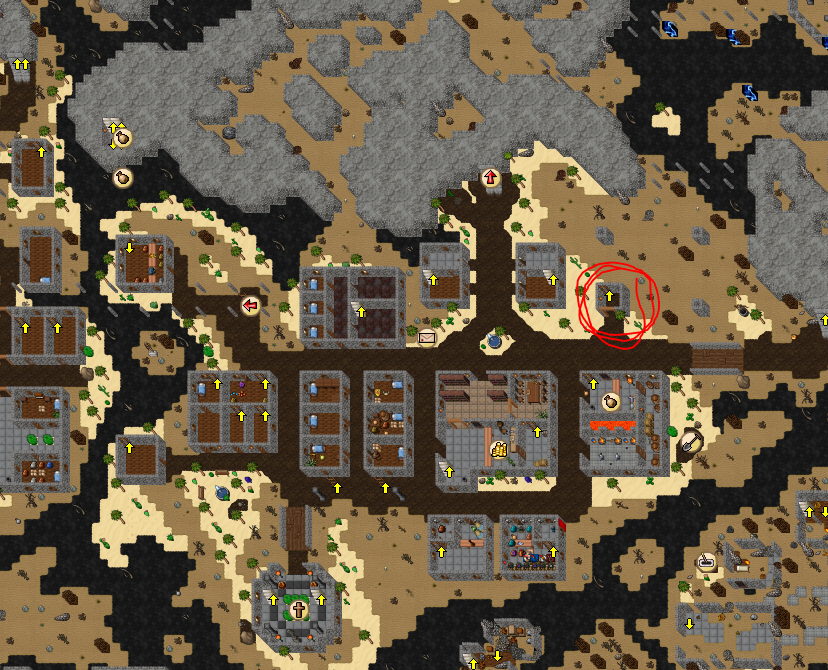Image resolution: width=828 pixels, height=670 pixels.
Task: Open the envelope mailbox marker
Action: [428, 337]
